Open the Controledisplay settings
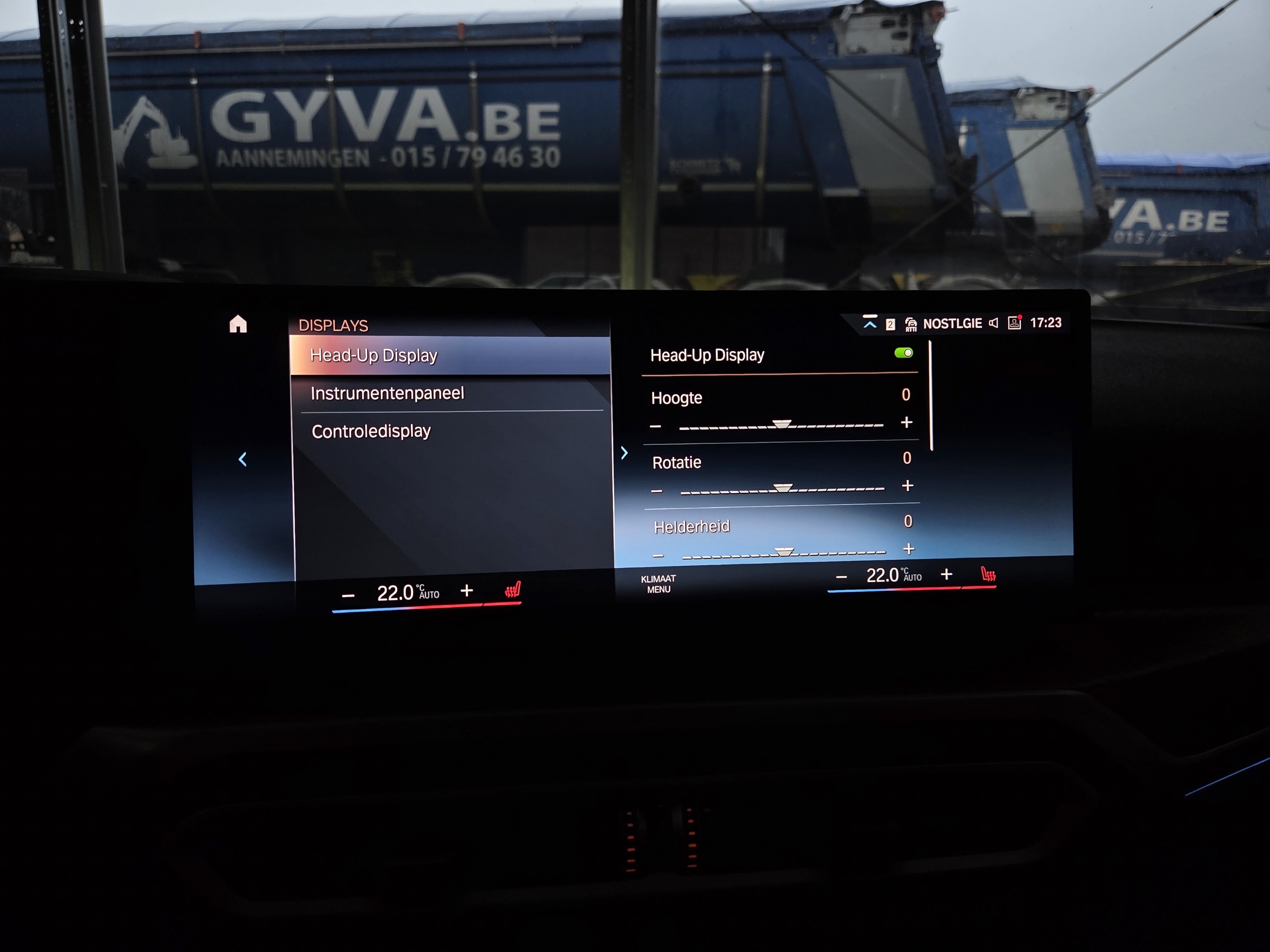 (371, 431)
